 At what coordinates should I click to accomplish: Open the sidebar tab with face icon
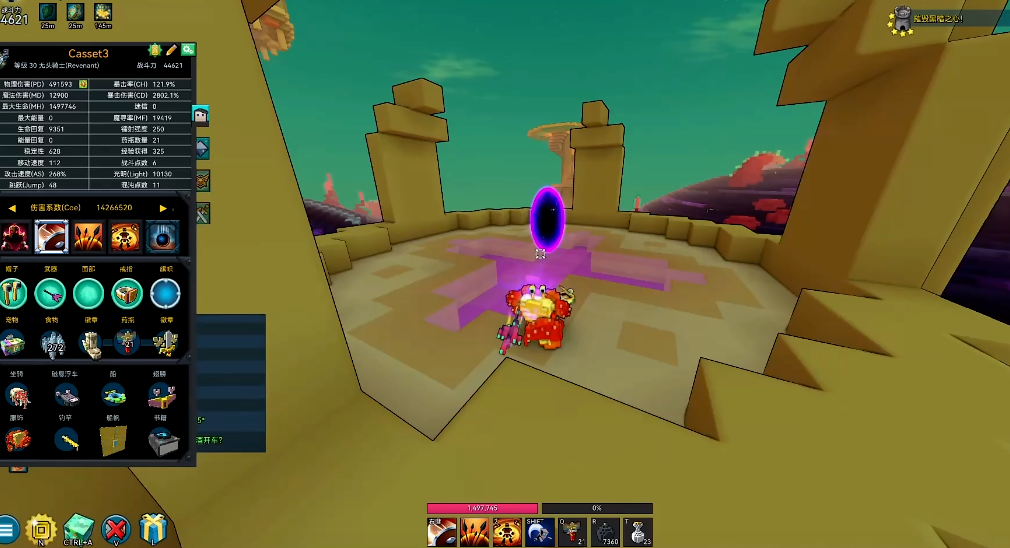point(200,116)
